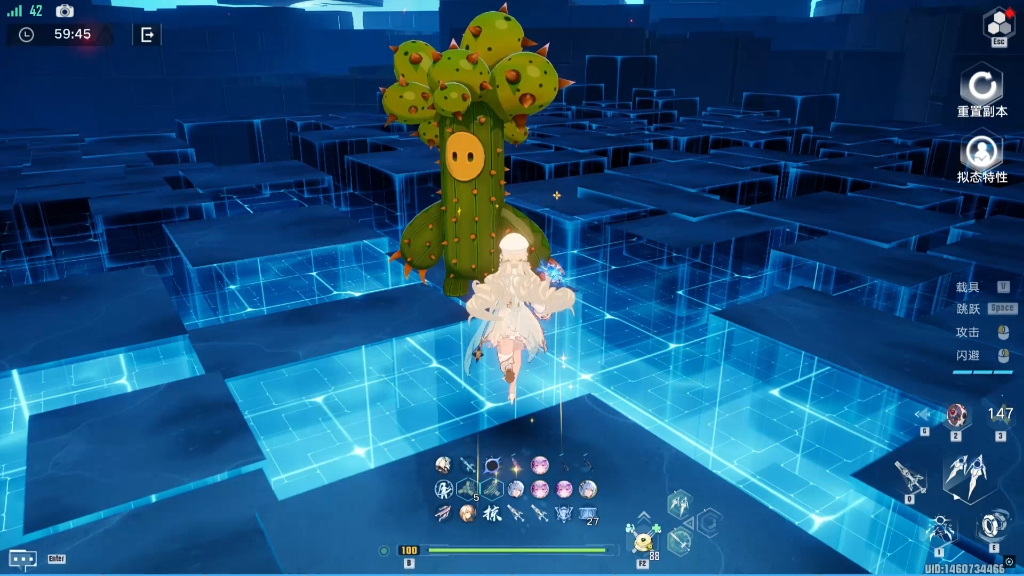Open the main menu hexagon icon

(998, 23)
